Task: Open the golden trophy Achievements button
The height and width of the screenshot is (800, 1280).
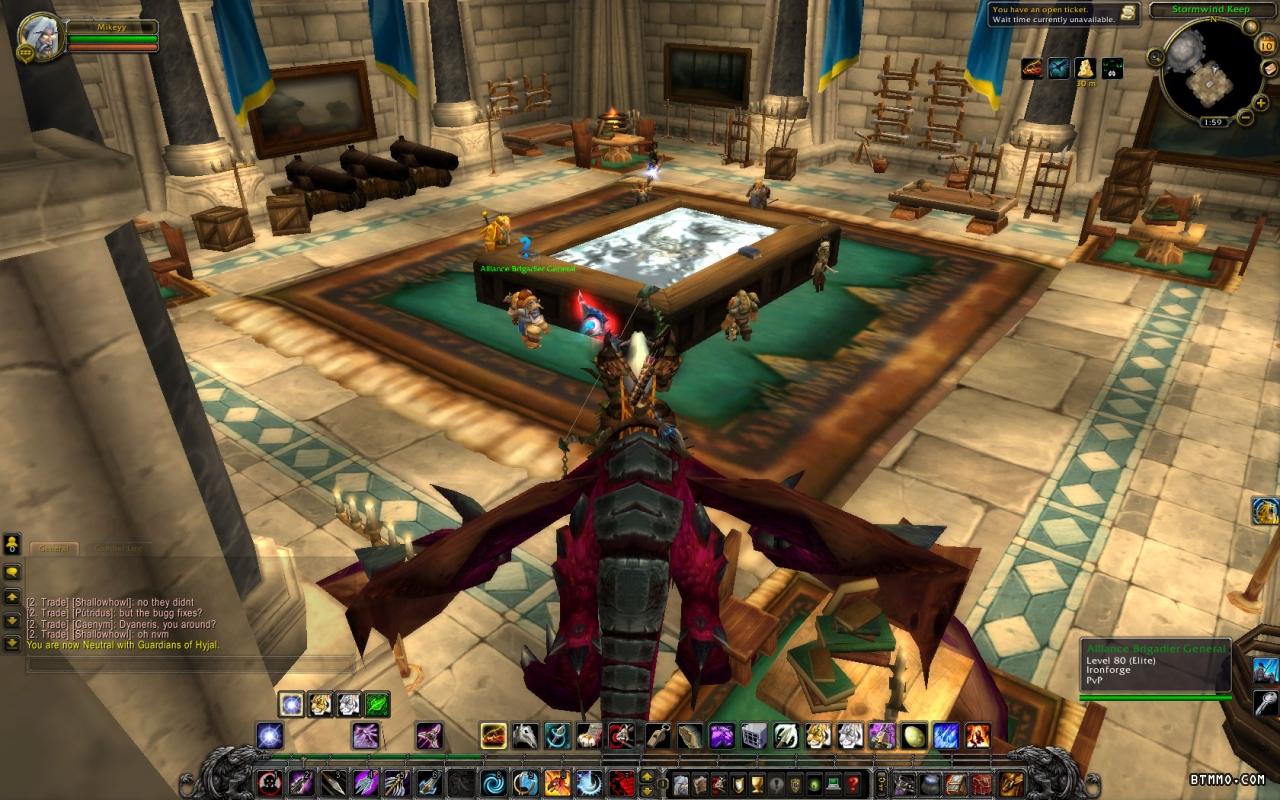Action: pos(756,783)
